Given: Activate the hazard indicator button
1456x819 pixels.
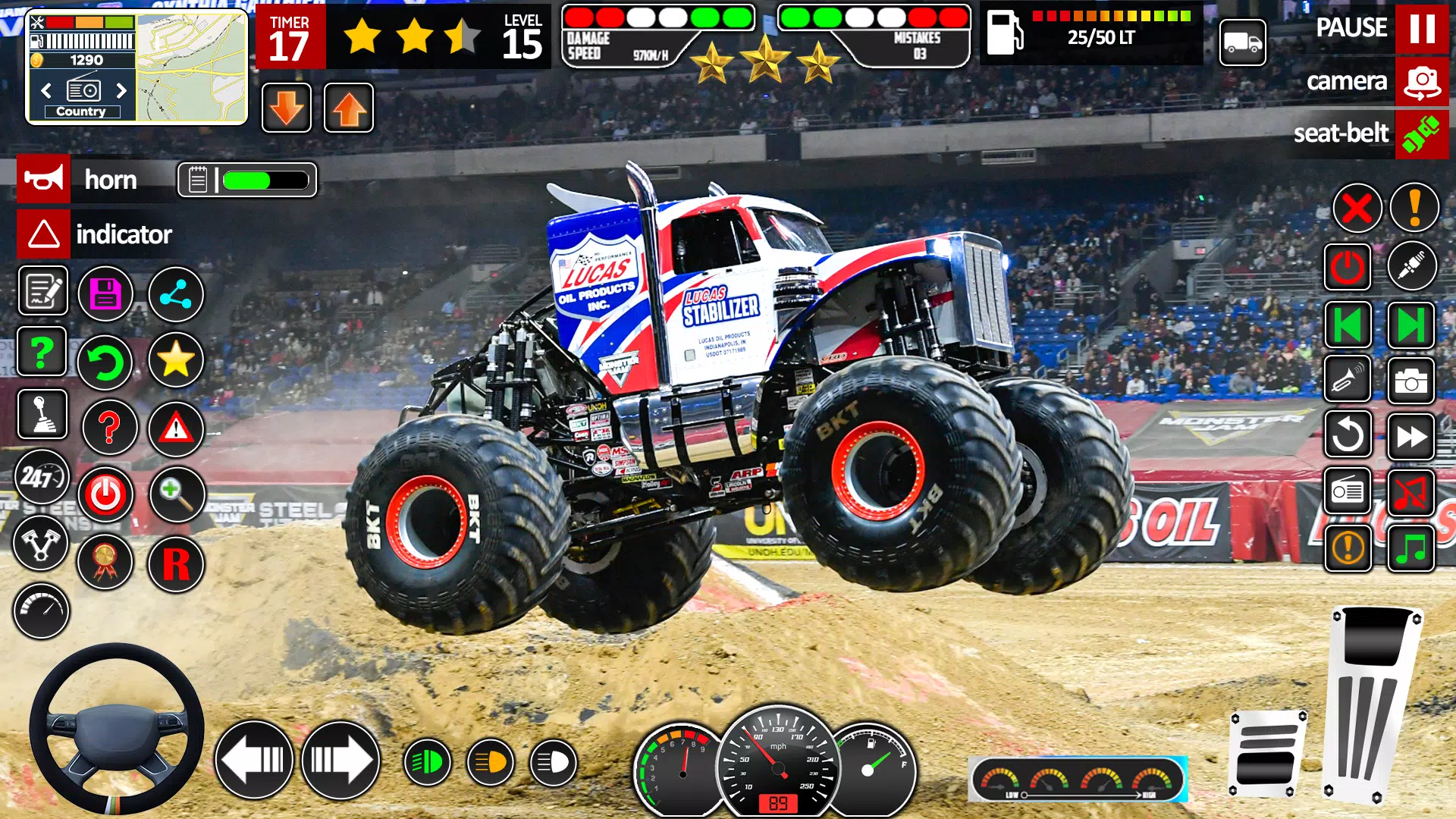Looking at the screenshot, I should [43, 234].
